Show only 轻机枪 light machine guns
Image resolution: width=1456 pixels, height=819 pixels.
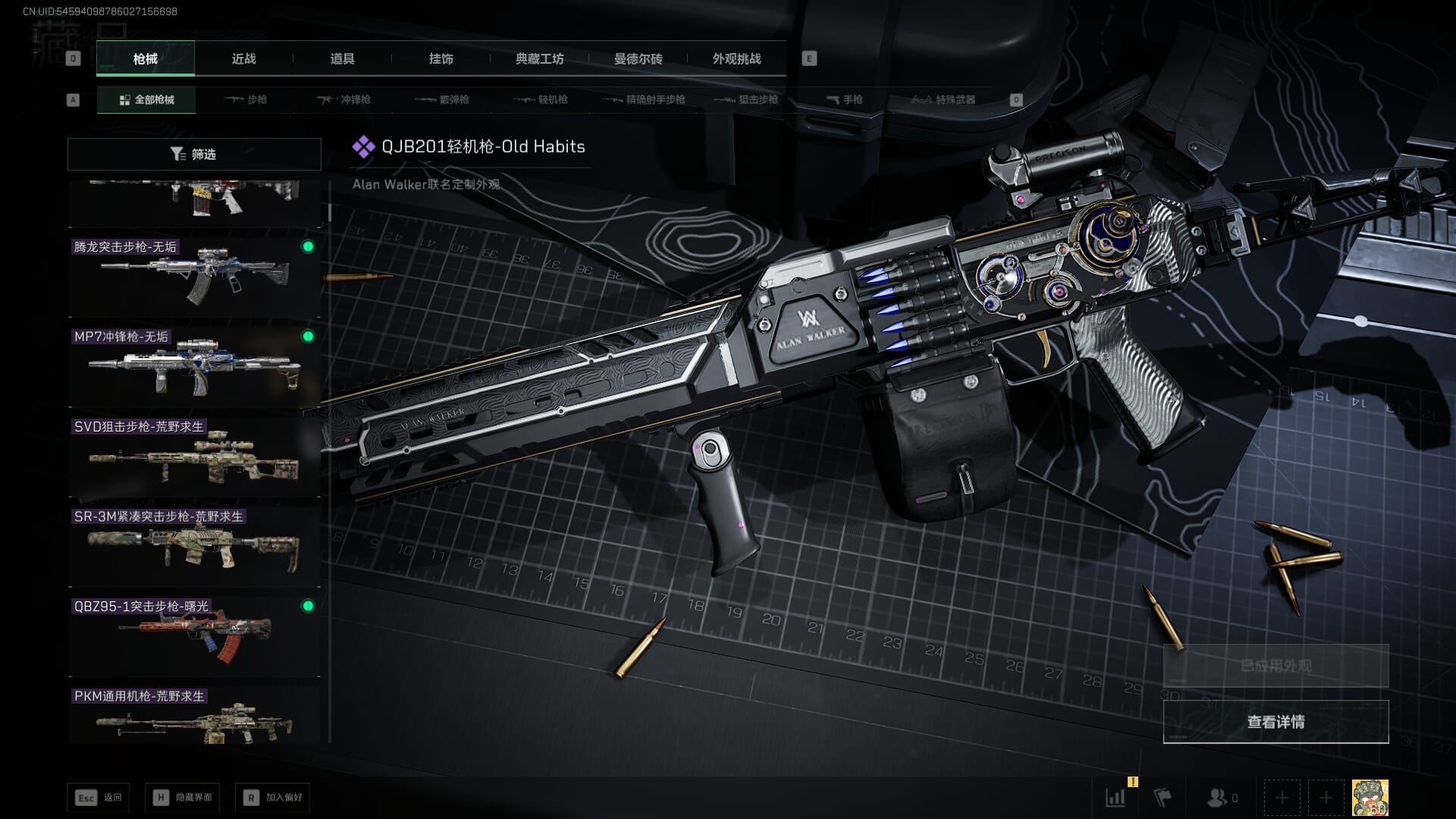click(541, 99)
